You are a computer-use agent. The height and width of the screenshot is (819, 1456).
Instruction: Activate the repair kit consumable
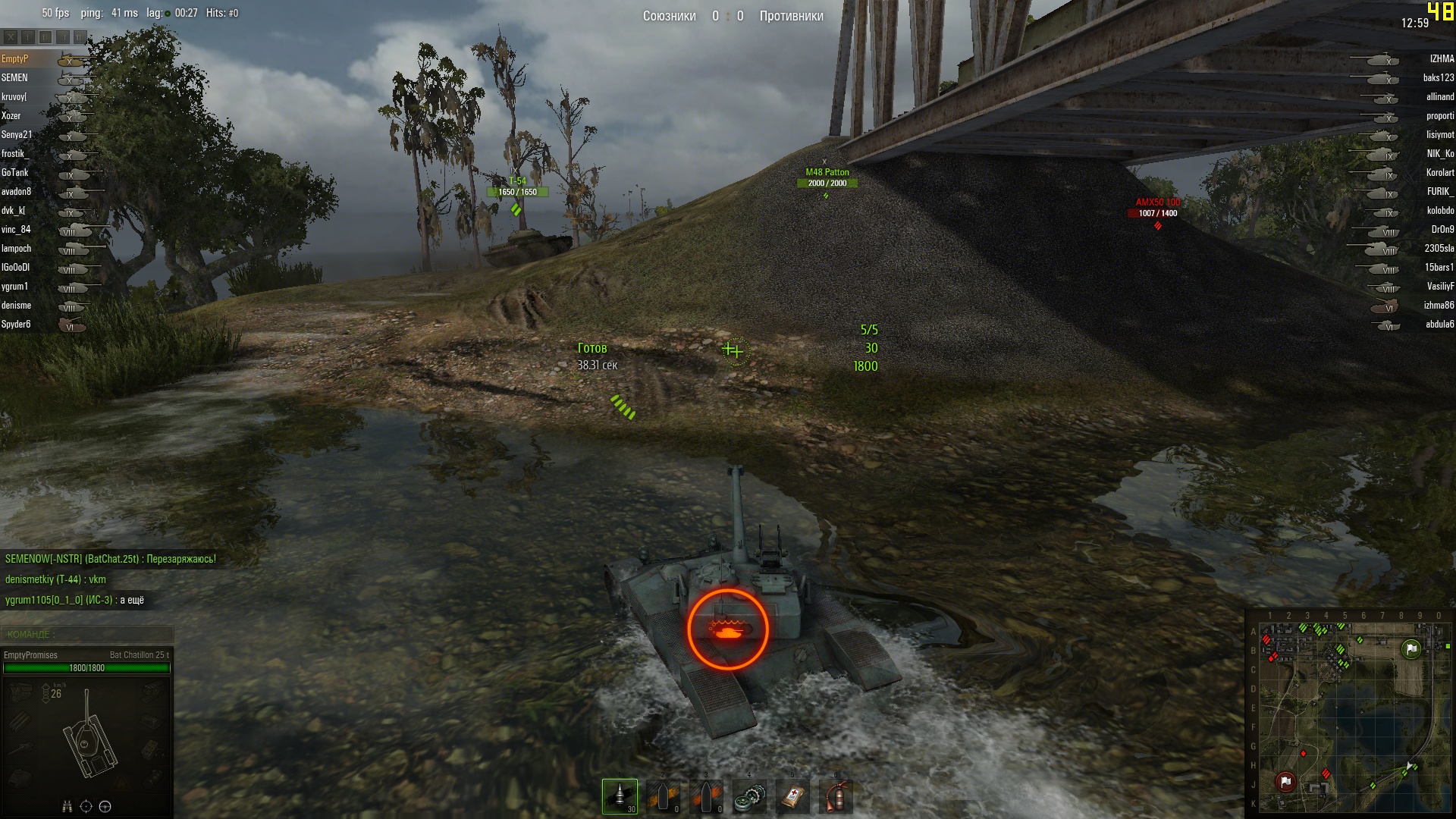[749, 797]
